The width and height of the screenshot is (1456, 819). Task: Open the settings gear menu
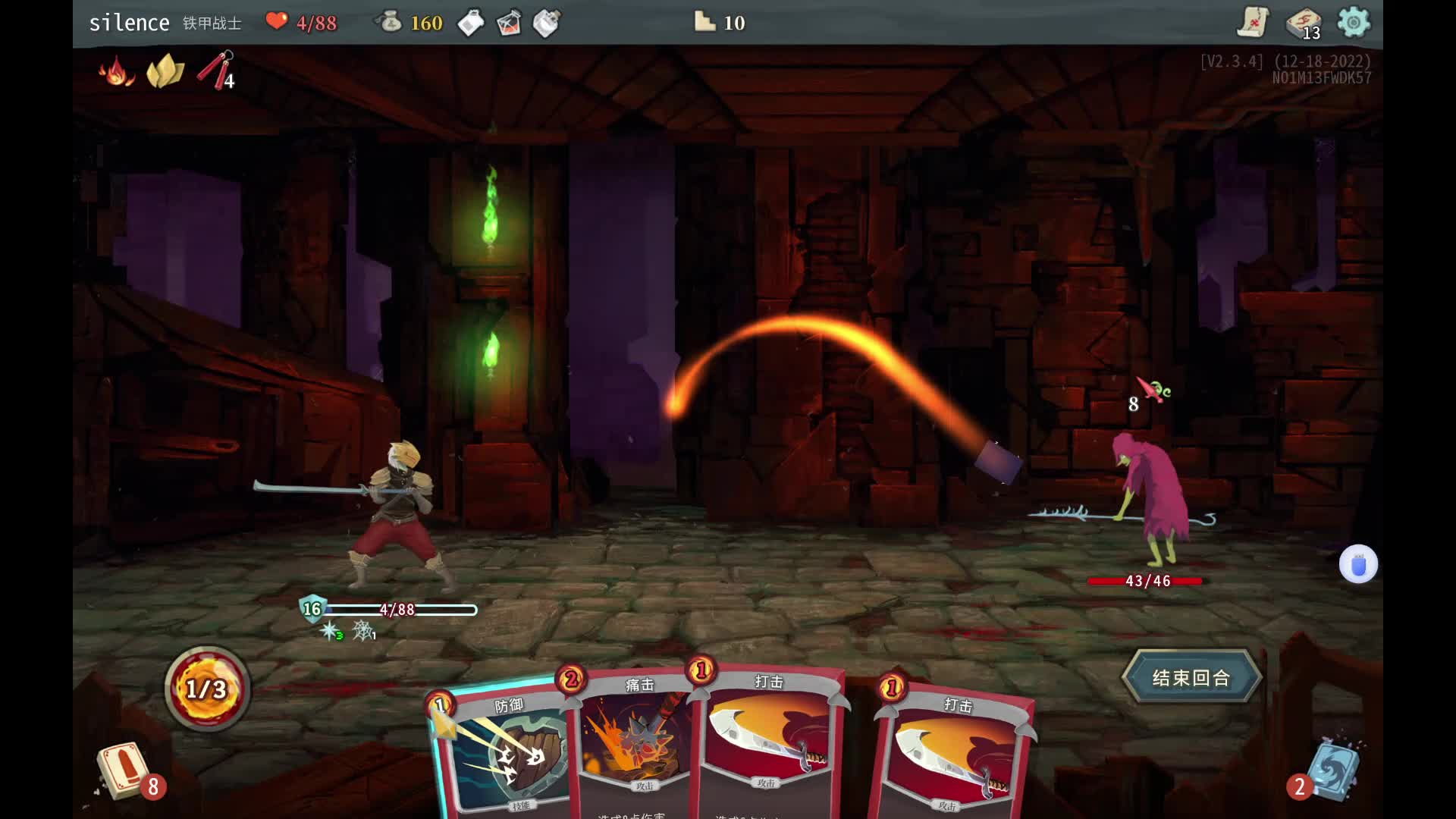pyautogui.click(x=1354, y=23)
